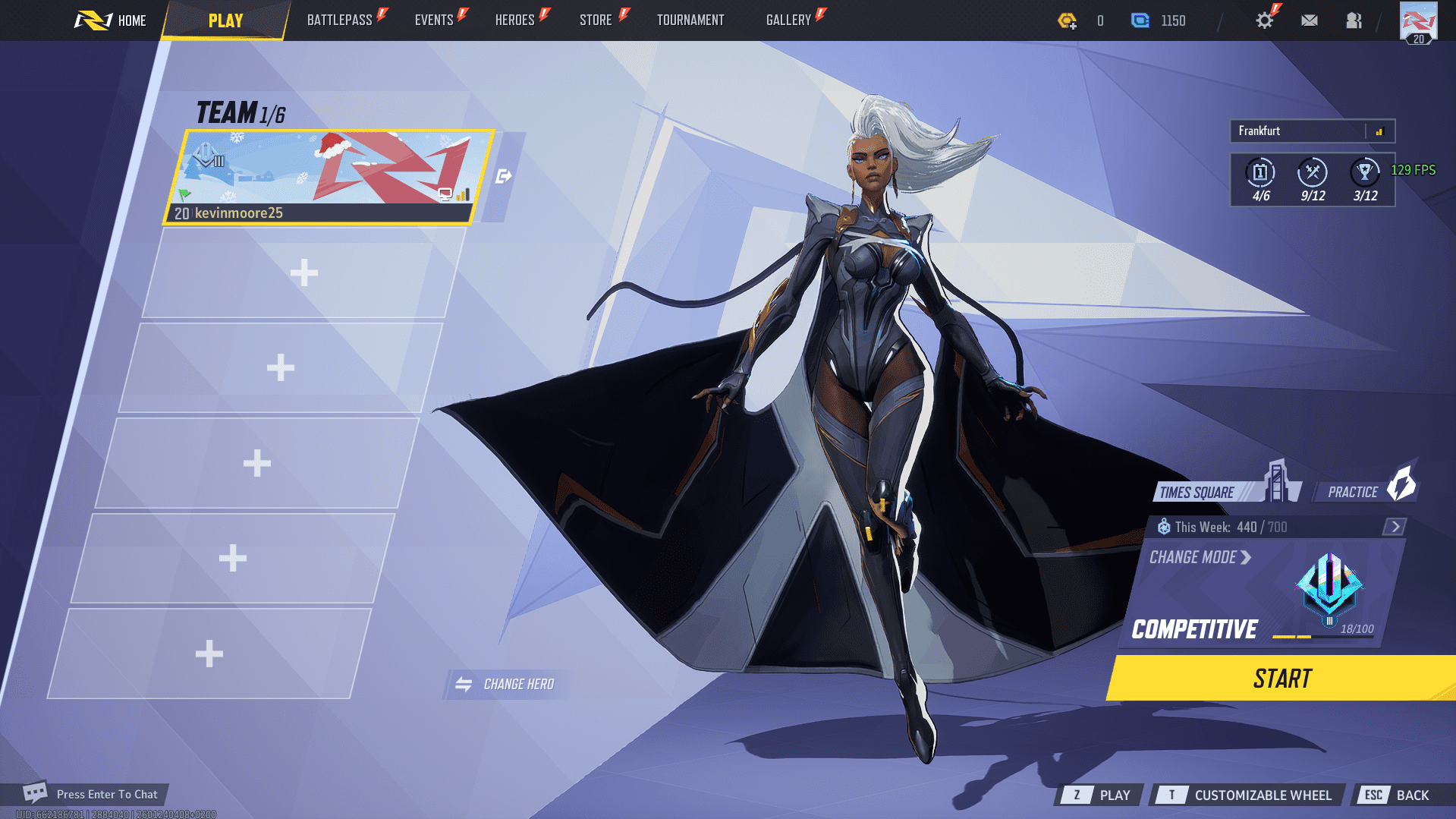The image size is (1456, 819).
Task: Click Change Hero below the character
Action: coord(506,683)
